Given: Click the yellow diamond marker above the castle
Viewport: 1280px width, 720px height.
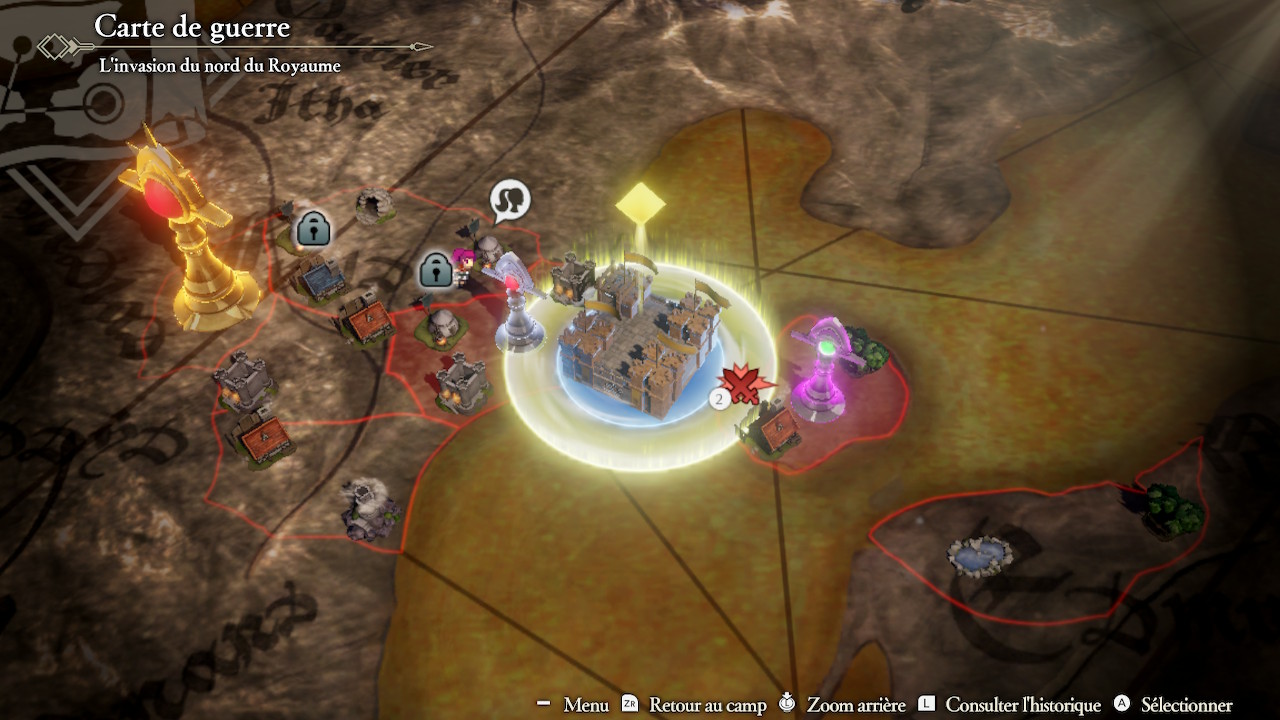Looking at the screenshot, I should coord(640,203).
